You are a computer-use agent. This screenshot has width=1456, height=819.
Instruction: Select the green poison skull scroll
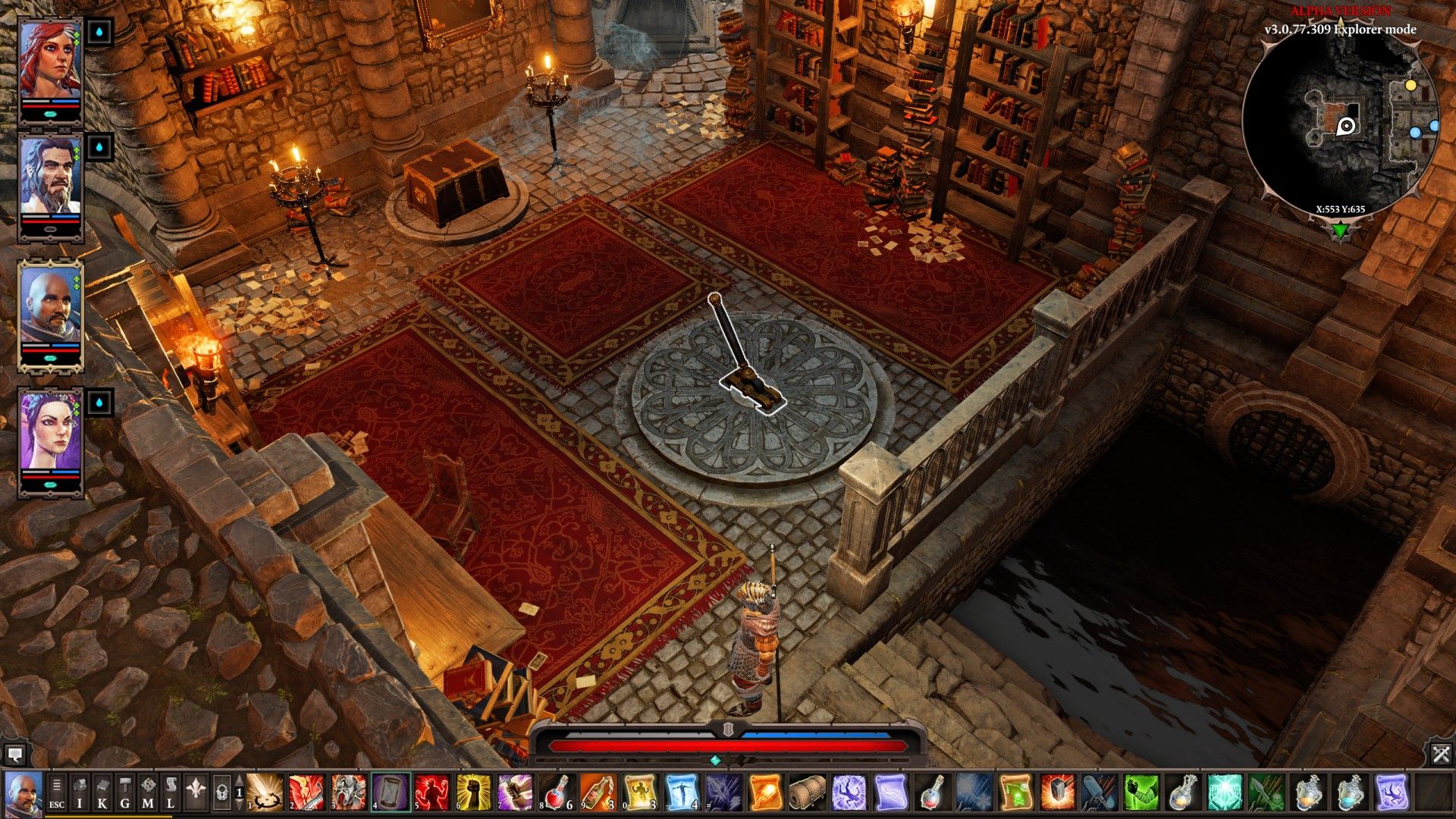click(1016, 792)
